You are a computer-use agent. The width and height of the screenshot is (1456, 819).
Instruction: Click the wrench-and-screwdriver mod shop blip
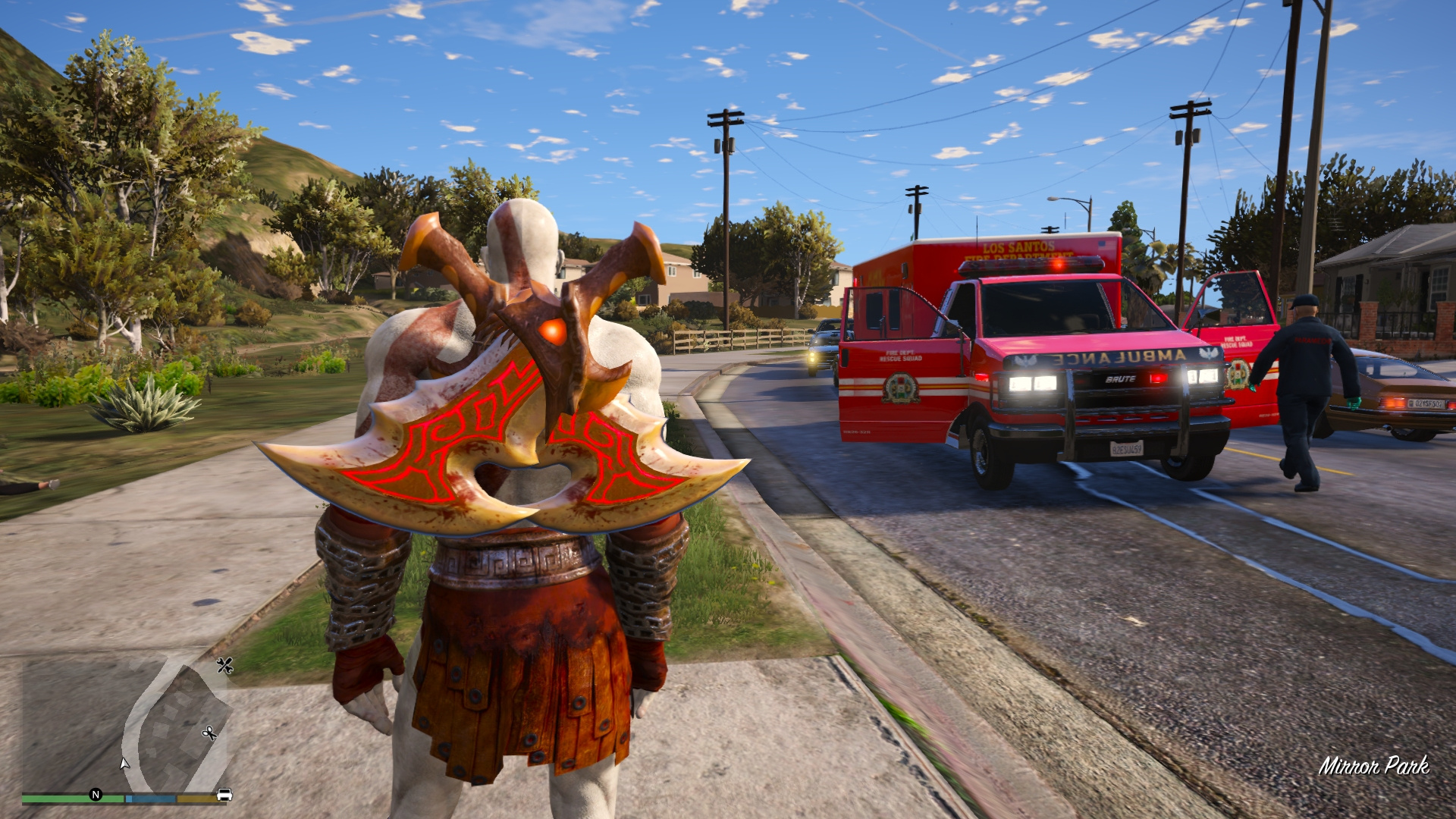(x=224, y=666)
